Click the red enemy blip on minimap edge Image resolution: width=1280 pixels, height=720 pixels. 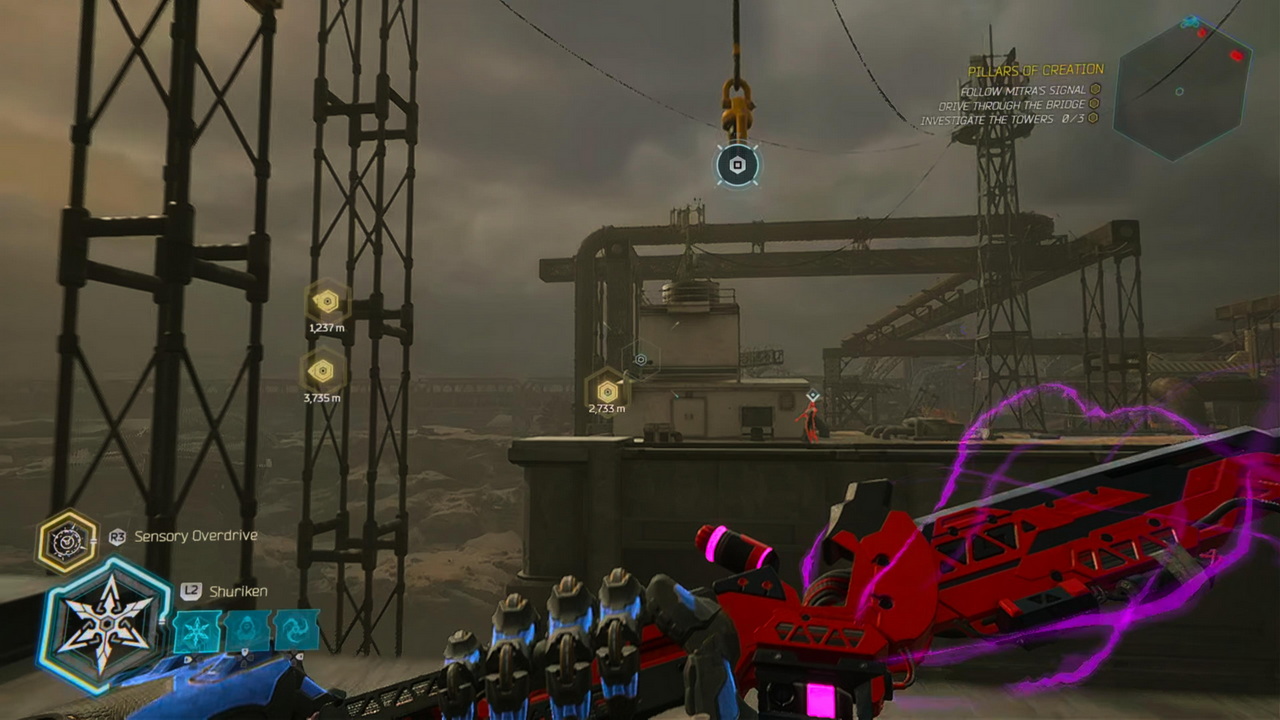[1236, 56]
